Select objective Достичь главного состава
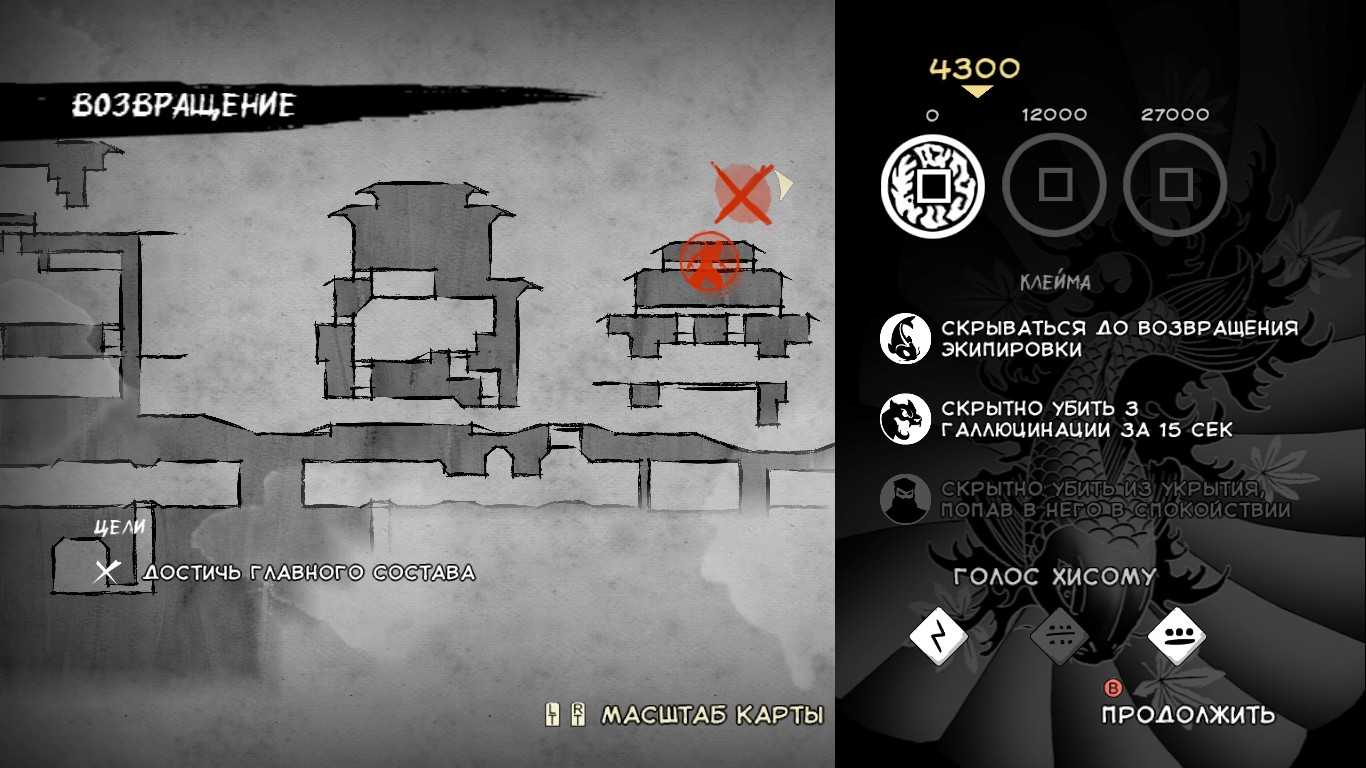 point(308,573)
